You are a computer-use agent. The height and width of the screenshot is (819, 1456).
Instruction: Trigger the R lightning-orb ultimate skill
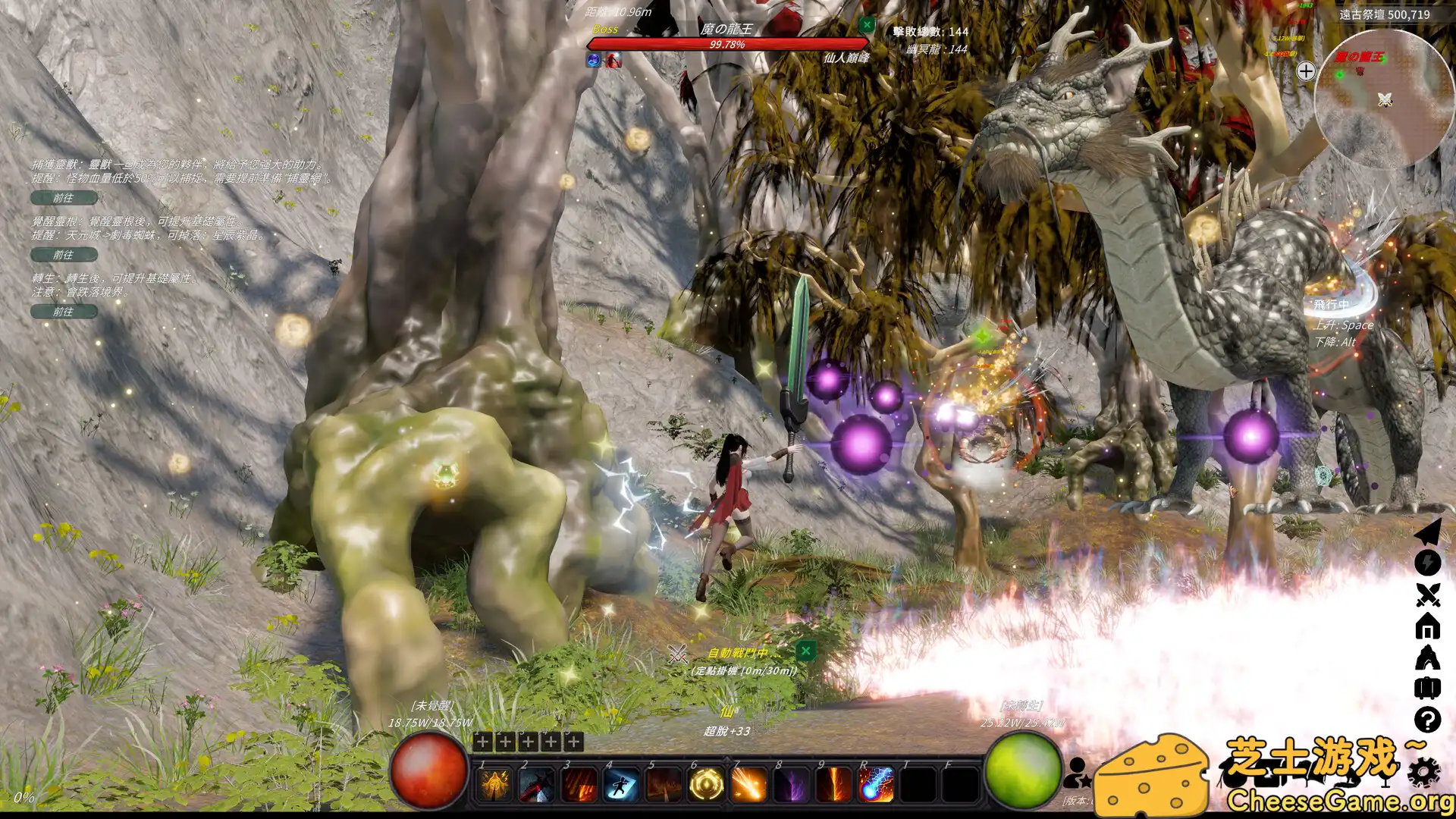[876, 784]
